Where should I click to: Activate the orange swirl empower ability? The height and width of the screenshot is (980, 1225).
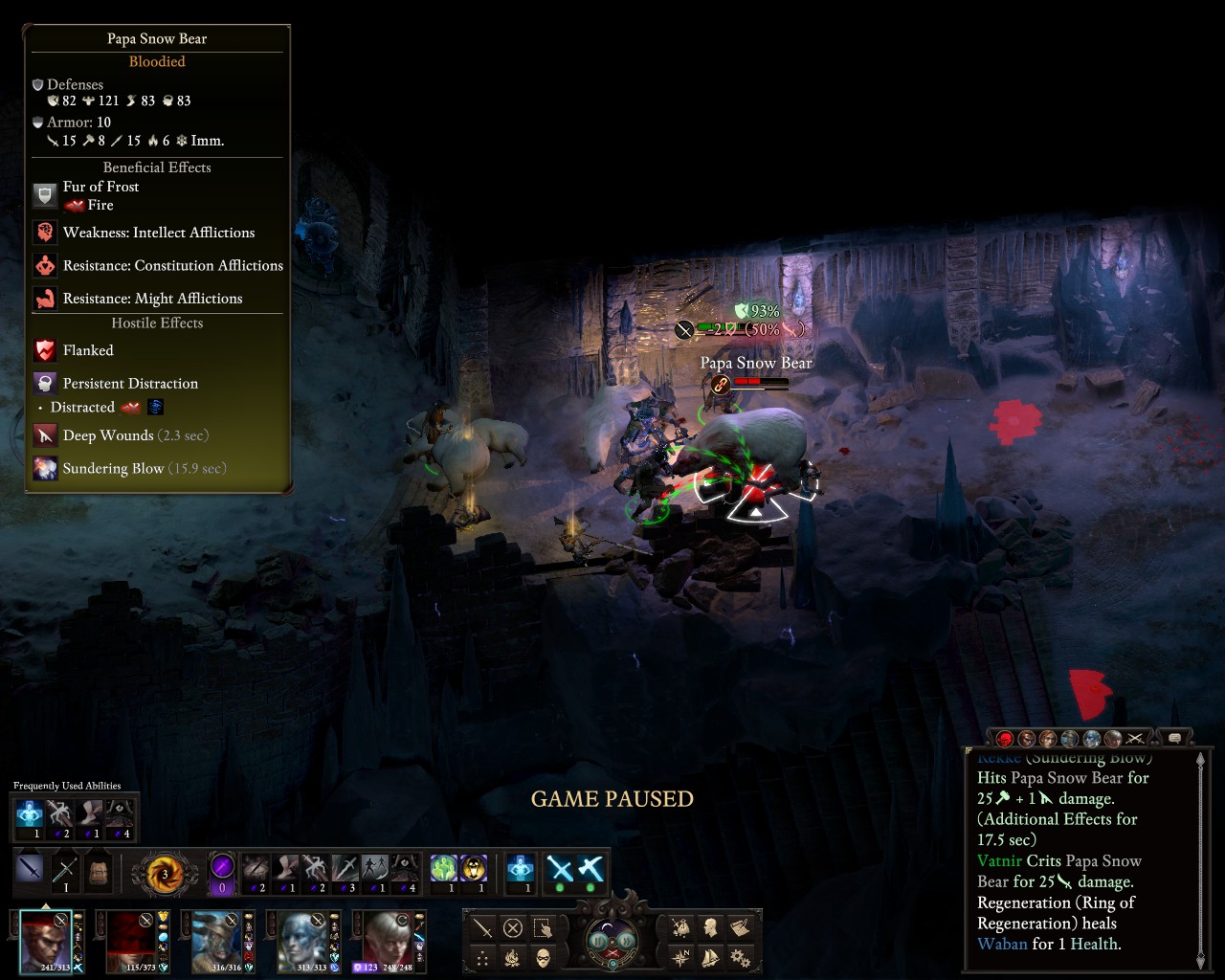(x=165, y=874)
